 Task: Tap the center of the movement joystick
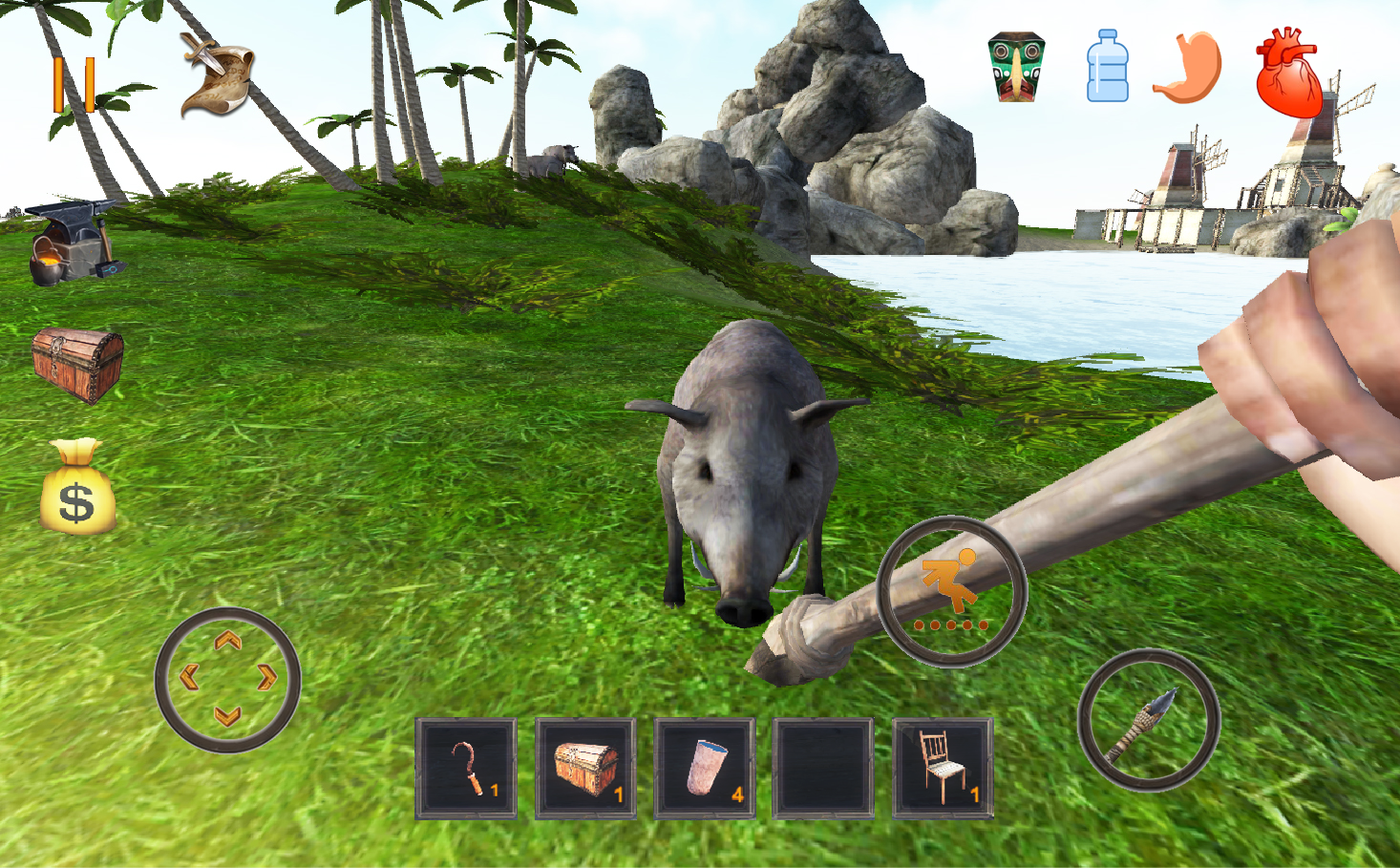(x=226, y=680)
